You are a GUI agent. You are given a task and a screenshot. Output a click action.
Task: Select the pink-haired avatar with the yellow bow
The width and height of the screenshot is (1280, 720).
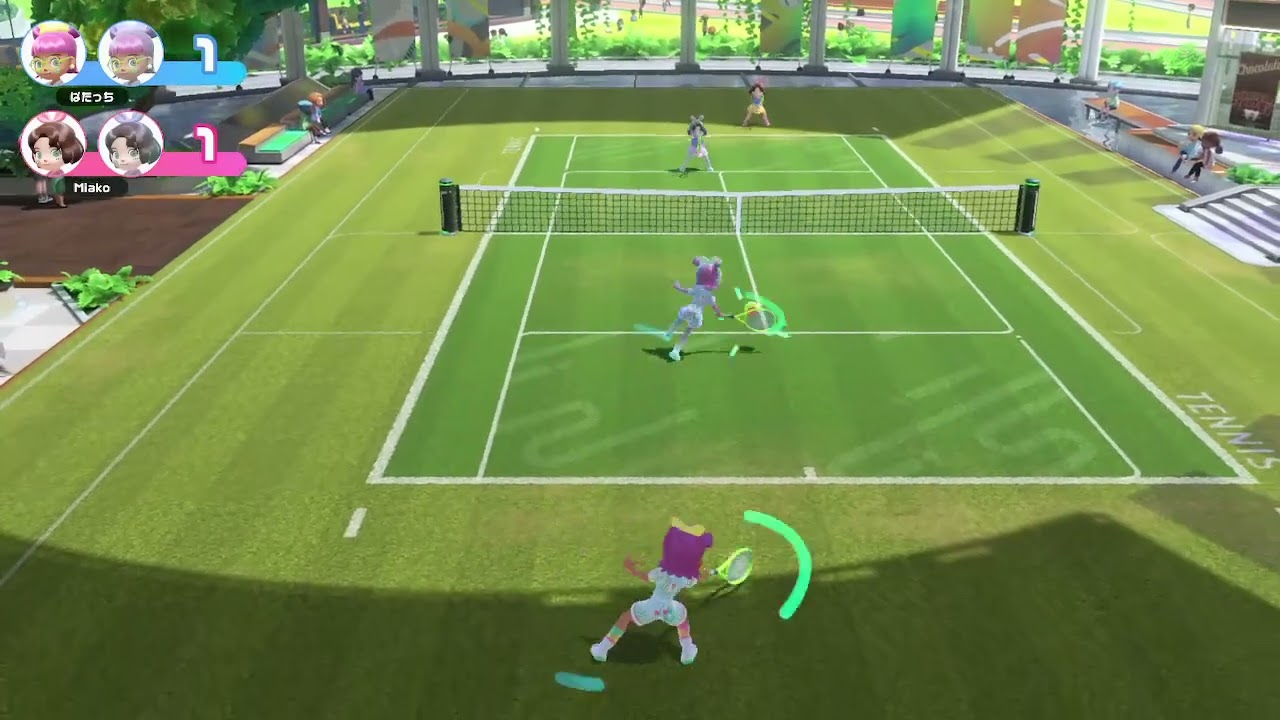pyautogui.click(x=53, y=54)
